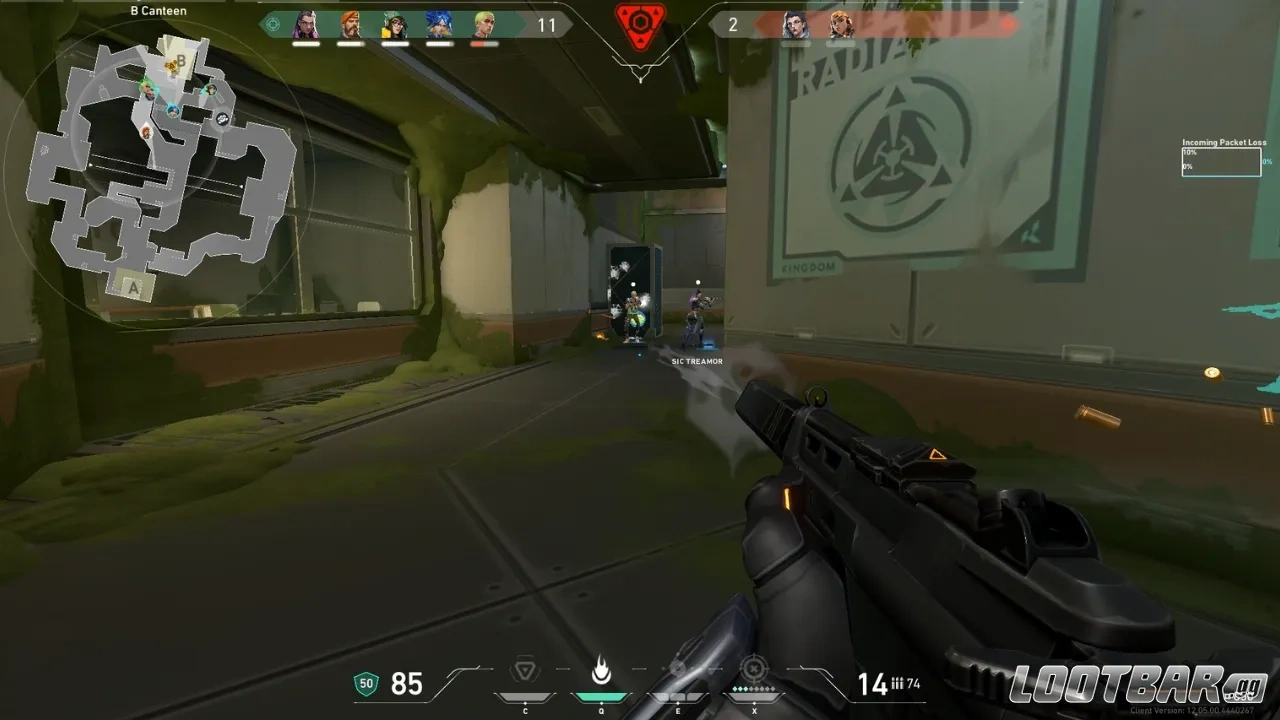This screenshot has height=720, width=1280.
Task: Click the B Canteen location label
Action: coord(157,10)
